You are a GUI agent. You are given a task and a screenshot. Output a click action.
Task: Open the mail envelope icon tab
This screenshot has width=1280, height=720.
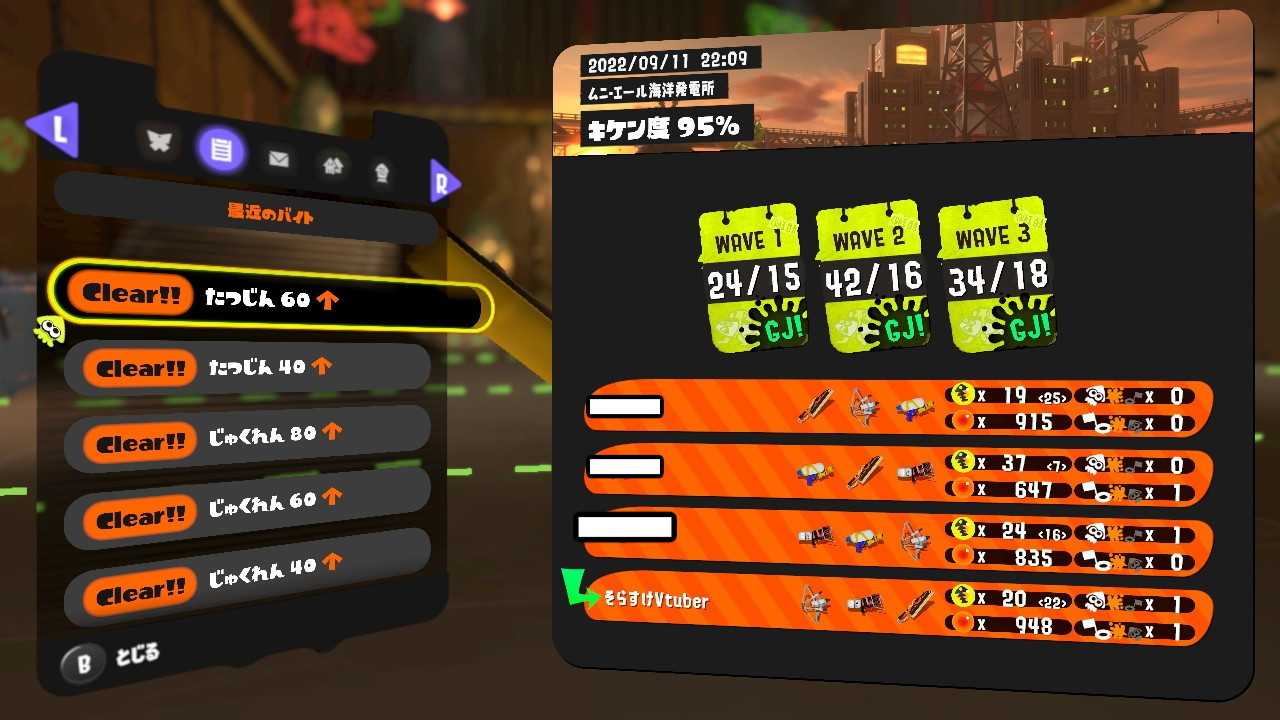point(278,157)
